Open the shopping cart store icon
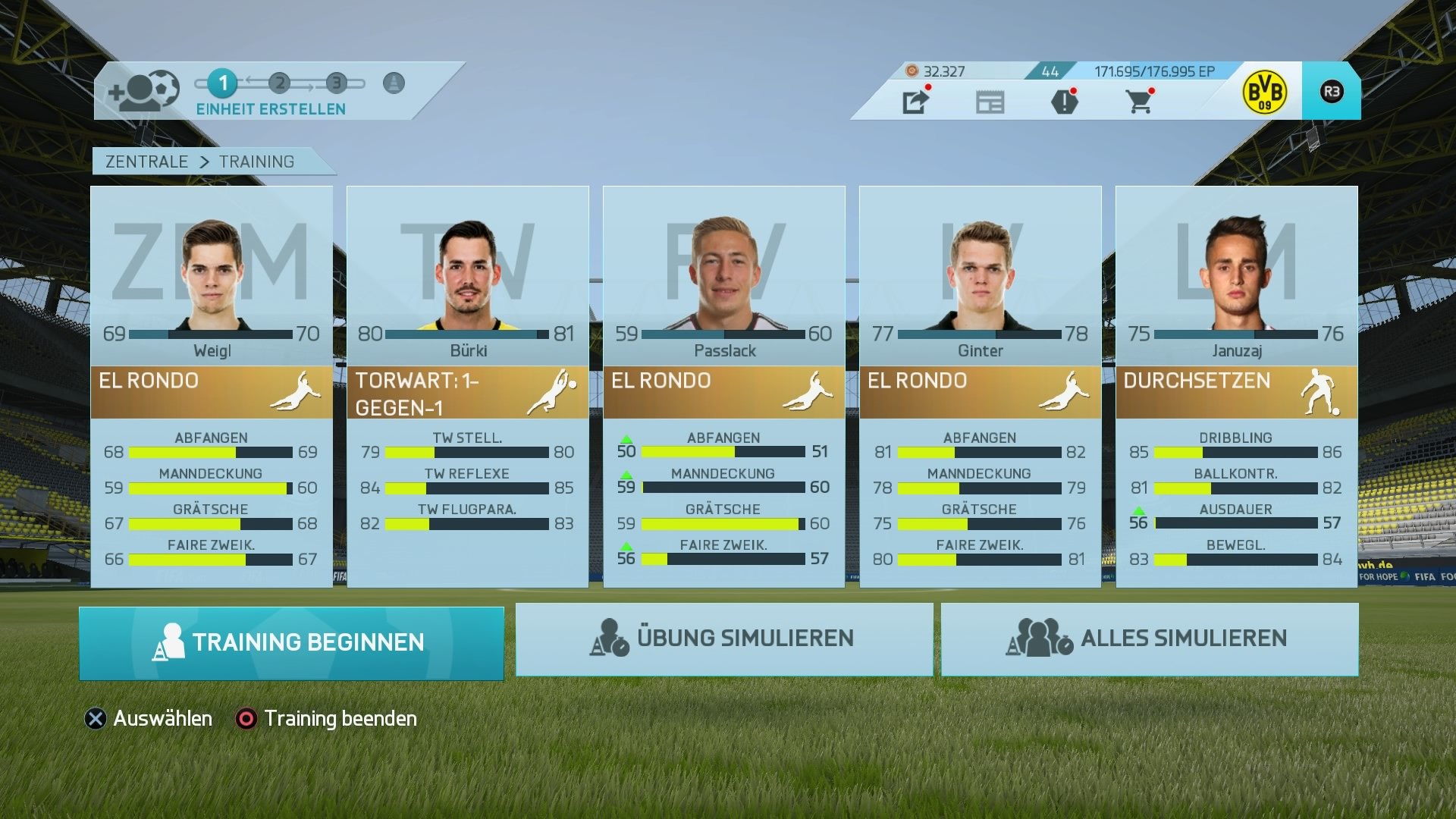1456x819 pixels. coord(1141,102)
